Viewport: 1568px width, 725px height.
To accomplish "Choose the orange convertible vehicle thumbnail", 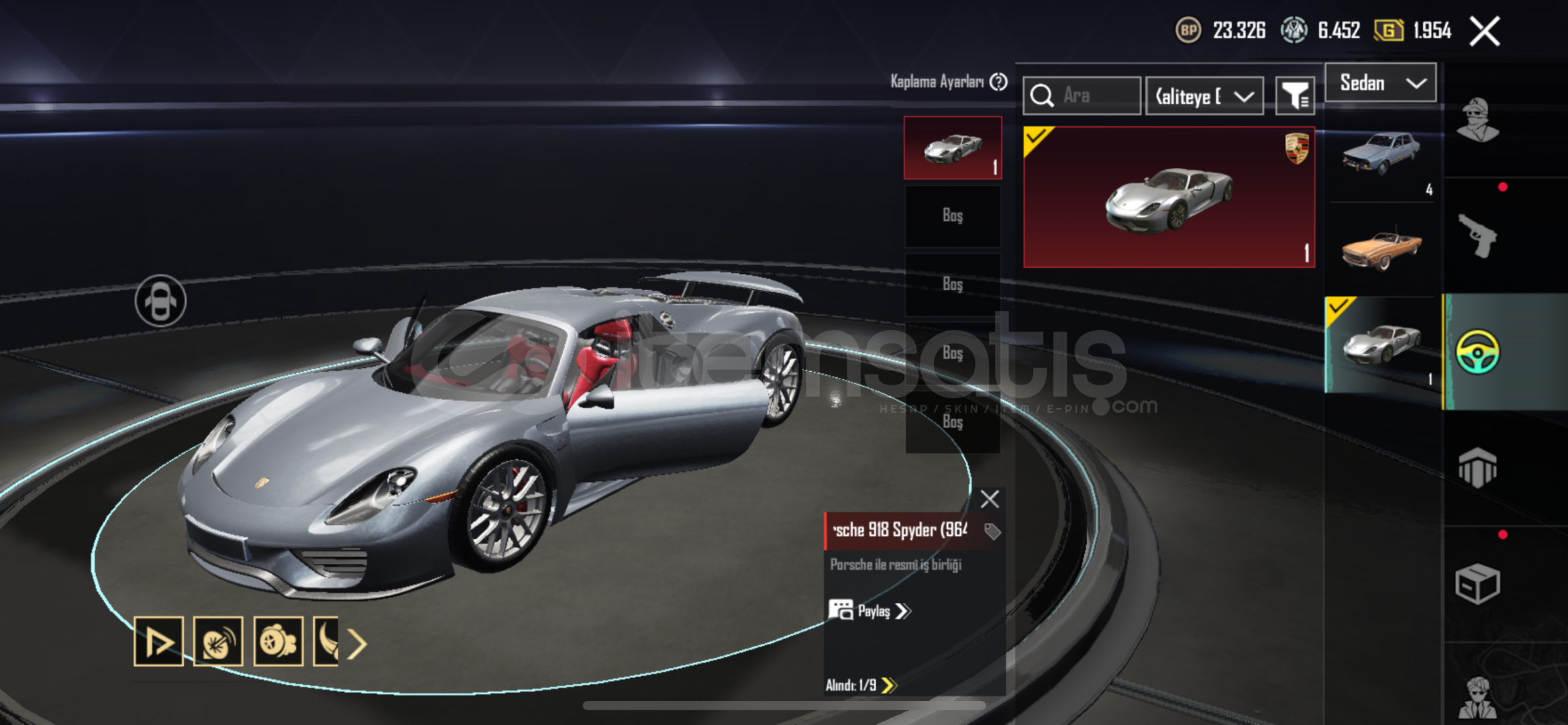I will coord(1381,250).
